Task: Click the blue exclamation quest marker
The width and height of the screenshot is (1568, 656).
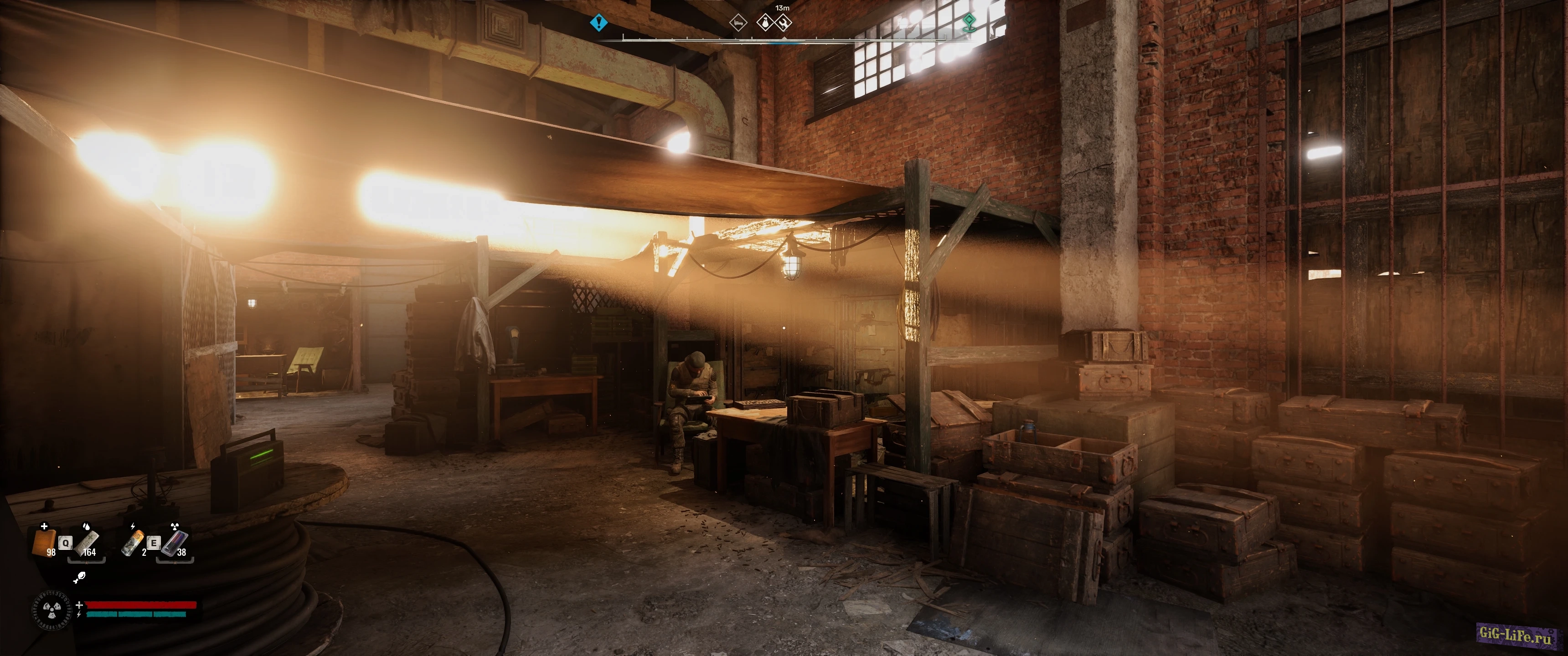Action: [x=599, y=23]
